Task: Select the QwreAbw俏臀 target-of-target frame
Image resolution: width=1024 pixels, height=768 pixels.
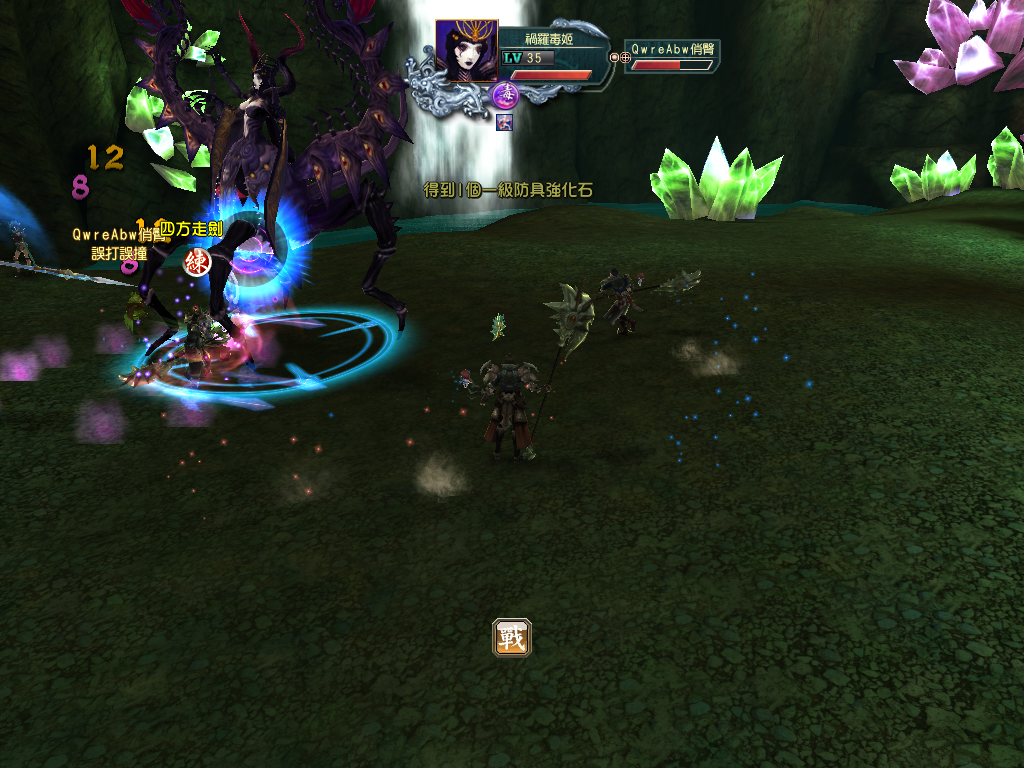Action: point(672,56)
